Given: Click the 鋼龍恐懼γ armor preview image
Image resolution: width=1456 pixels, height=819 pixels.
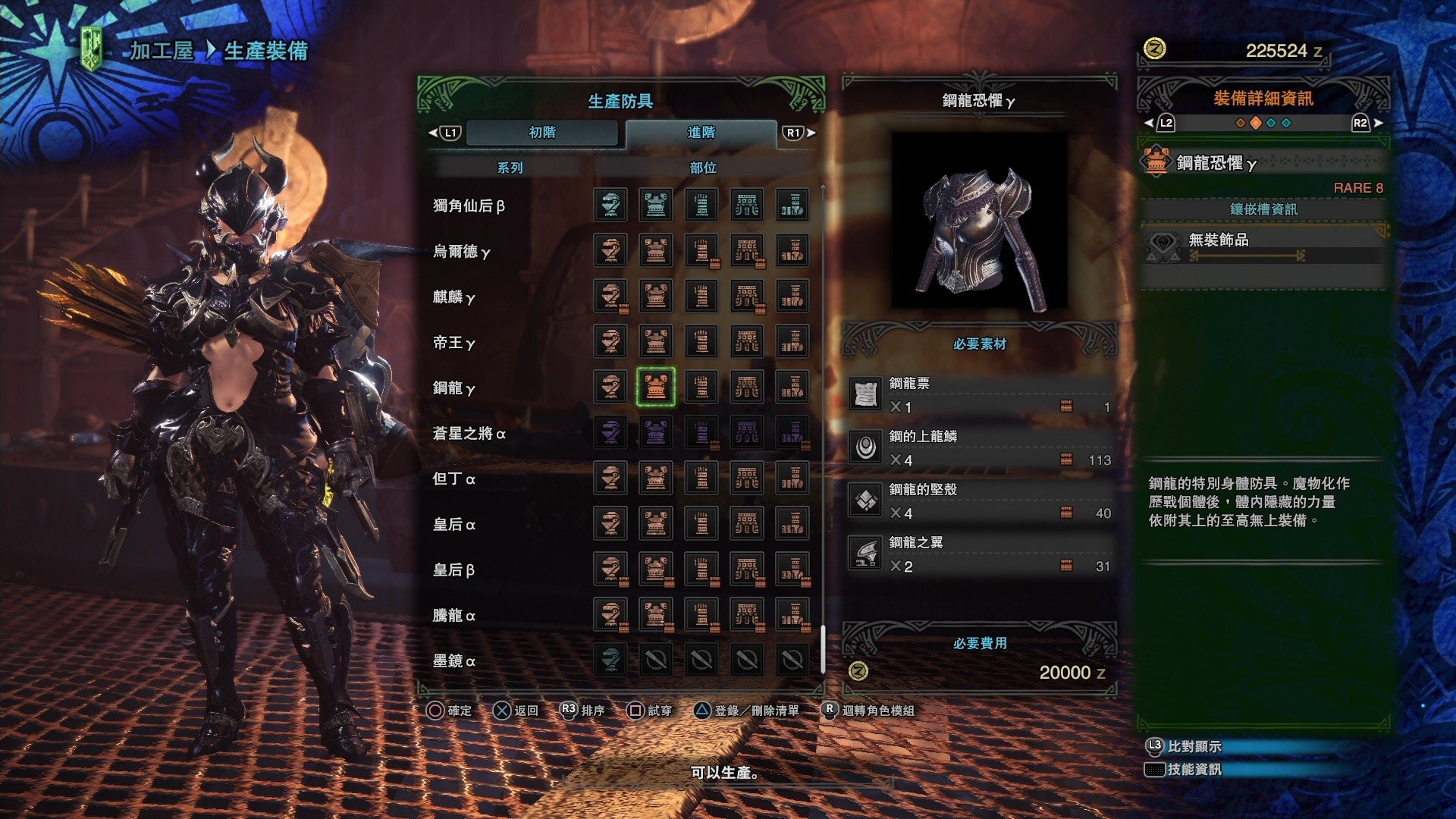Looking at the screenshot, I should [x=979, y=221].
